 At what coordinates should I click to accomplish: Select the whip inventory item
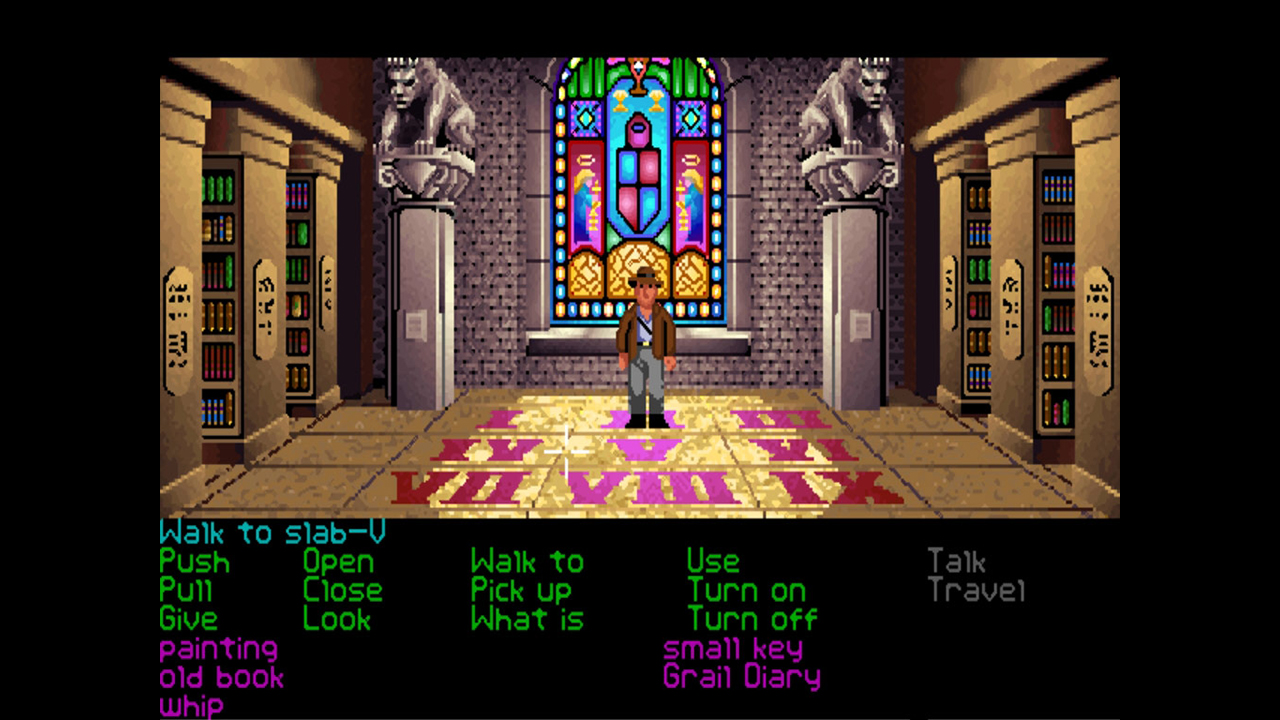[191, 706]
